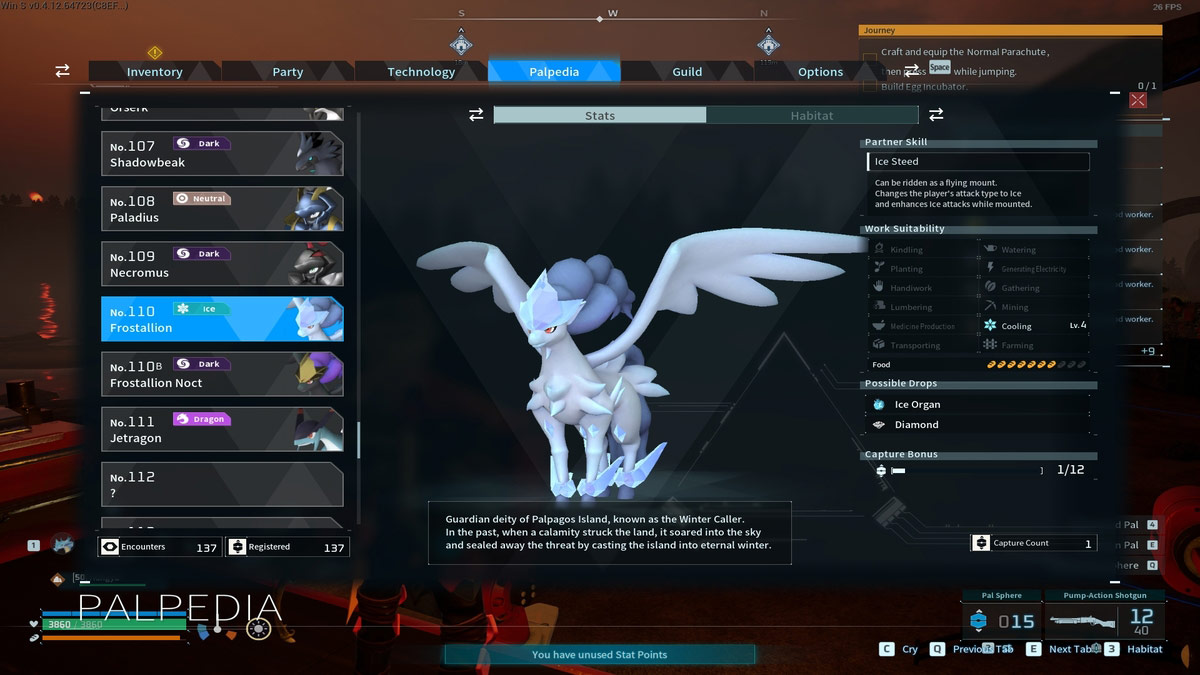Image resolution: width=1200 pixels, height=675 pixels.
Task: Choose the unknown No.112 entry
Action: (222, 485)
